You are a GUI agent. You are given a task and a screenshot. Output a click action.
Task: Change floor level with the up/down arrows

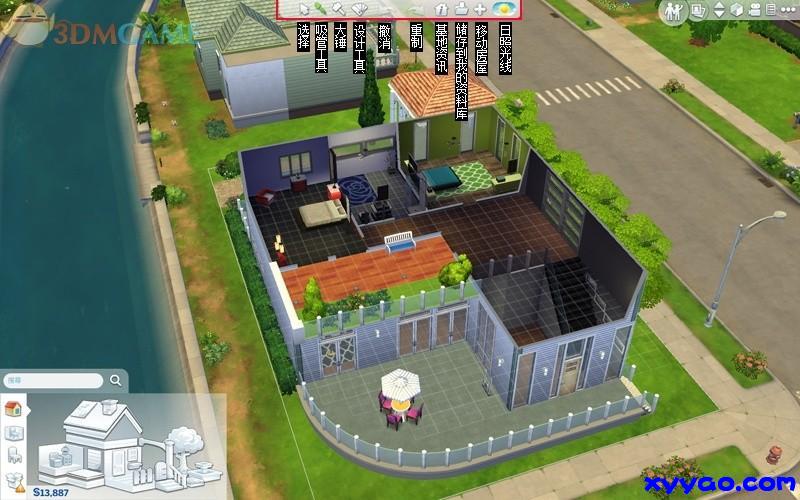click(718, 10)
